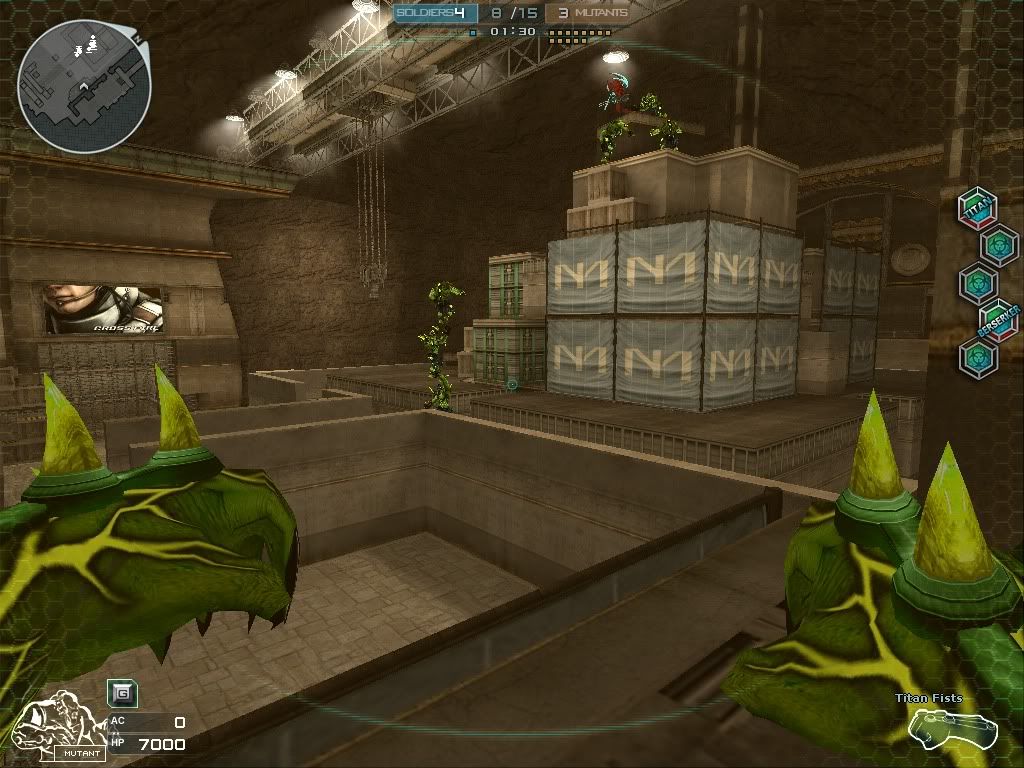Click the Titan Fists weapon icon

coord(953,728)
